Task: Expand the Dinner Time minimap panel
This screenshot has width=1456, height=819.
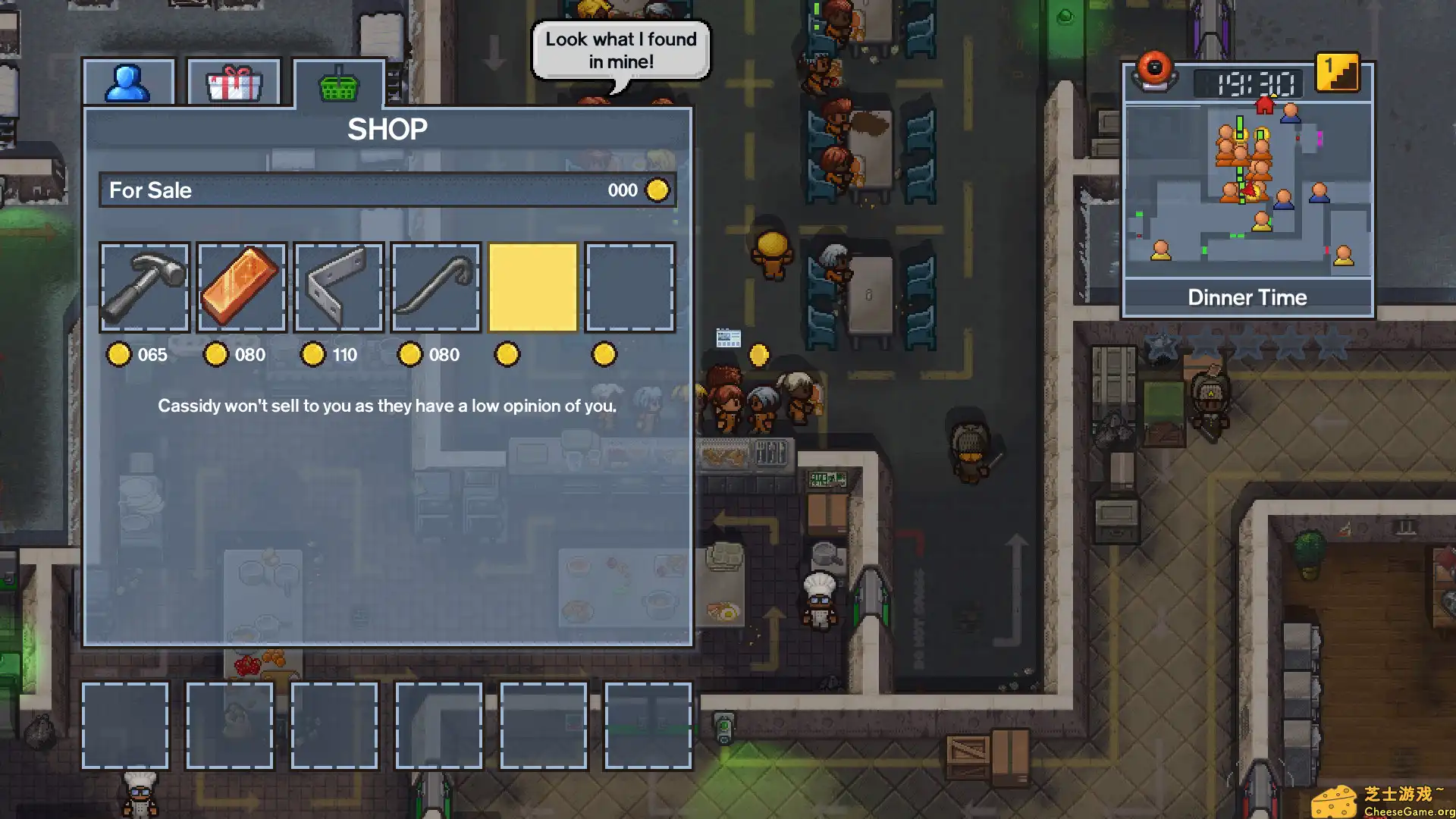Action: coord(1248,297)
